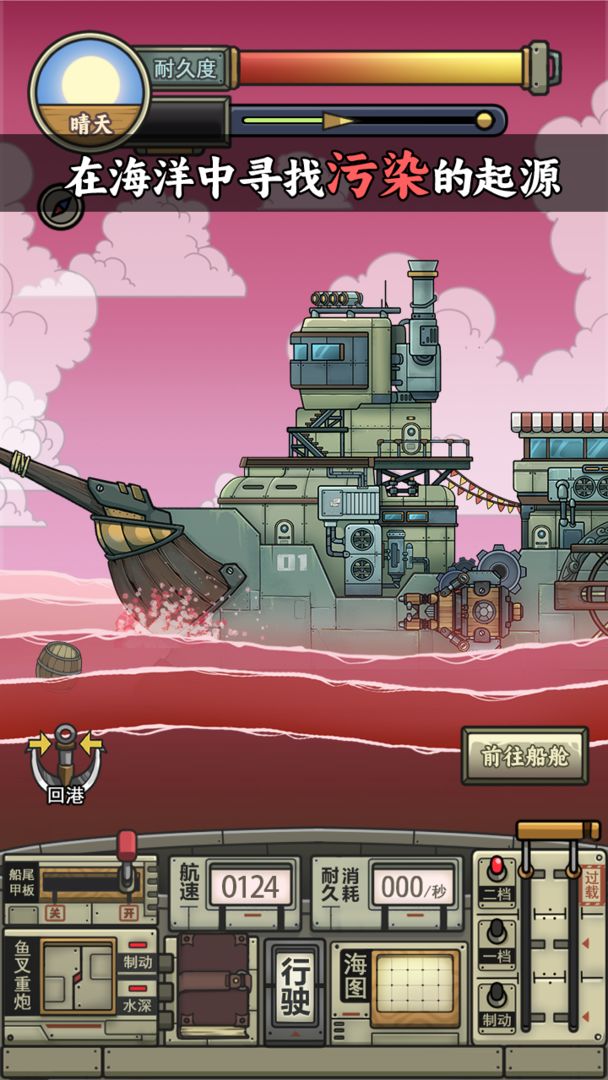Open the brown leather logbook
Viewport: 608px width, 1080px height.
pyautogui.click(x=213, y=986)
